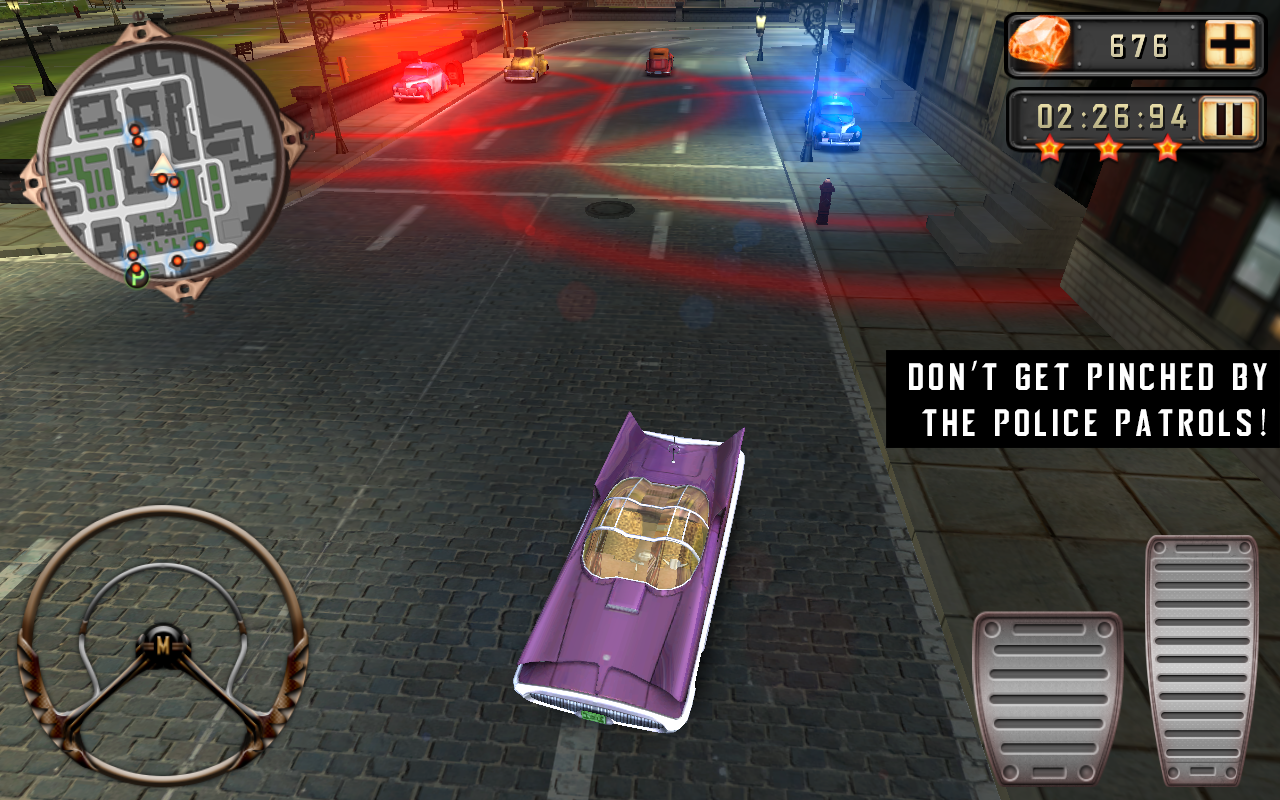Tap the gem count showing 676
Screen dimensions: 1280x800
pyautogui.click(x=1141, y=44)
